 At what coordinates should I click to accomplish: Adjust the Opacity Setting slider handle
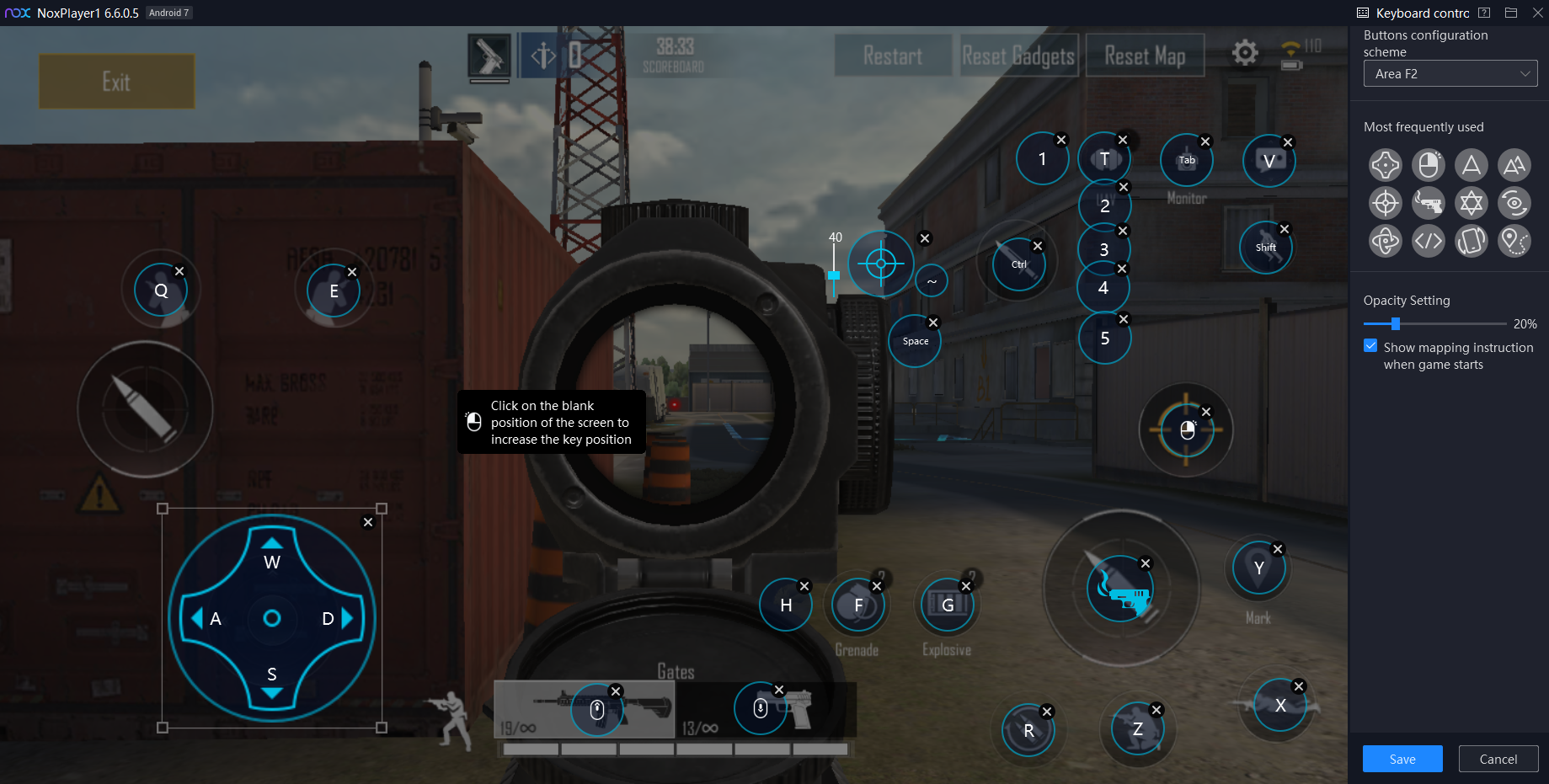click(x=1396, y=324)
